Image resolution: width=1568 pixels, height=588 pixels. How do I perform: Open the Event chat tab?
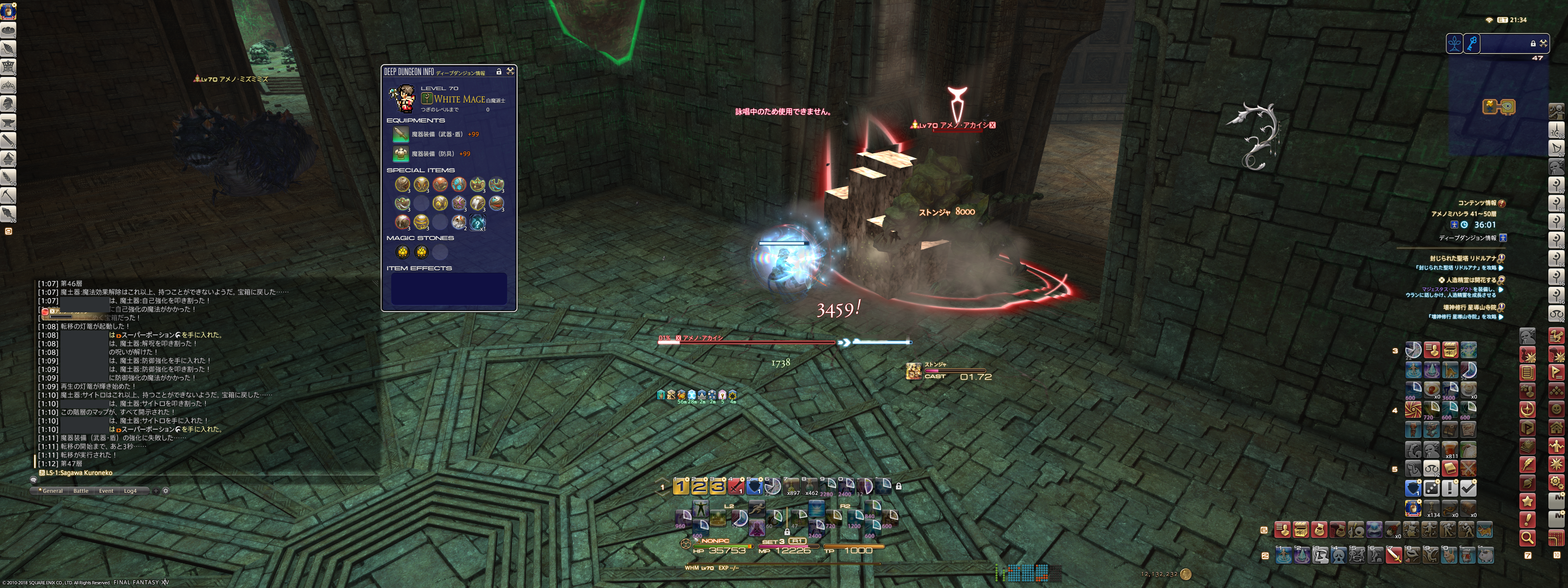(106, 490)
